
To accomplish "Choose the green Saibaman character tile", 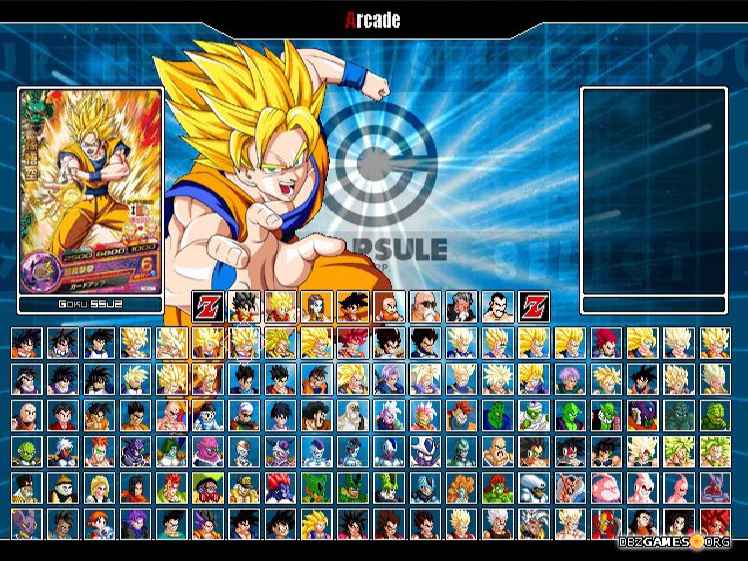I will click(27, 452).
